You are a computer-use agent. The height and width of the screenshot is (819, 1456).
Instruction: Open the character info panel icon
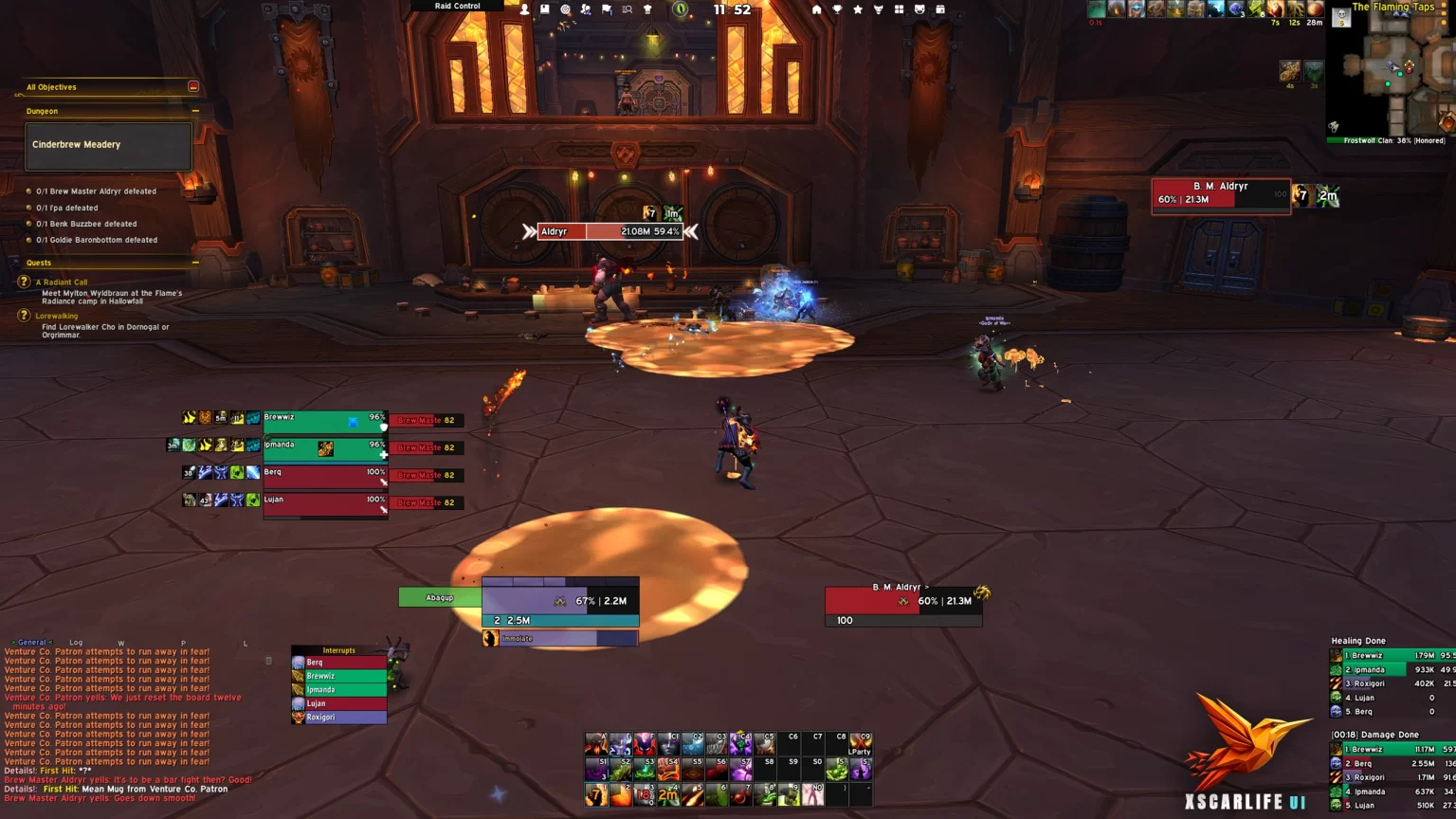(524, 7)
